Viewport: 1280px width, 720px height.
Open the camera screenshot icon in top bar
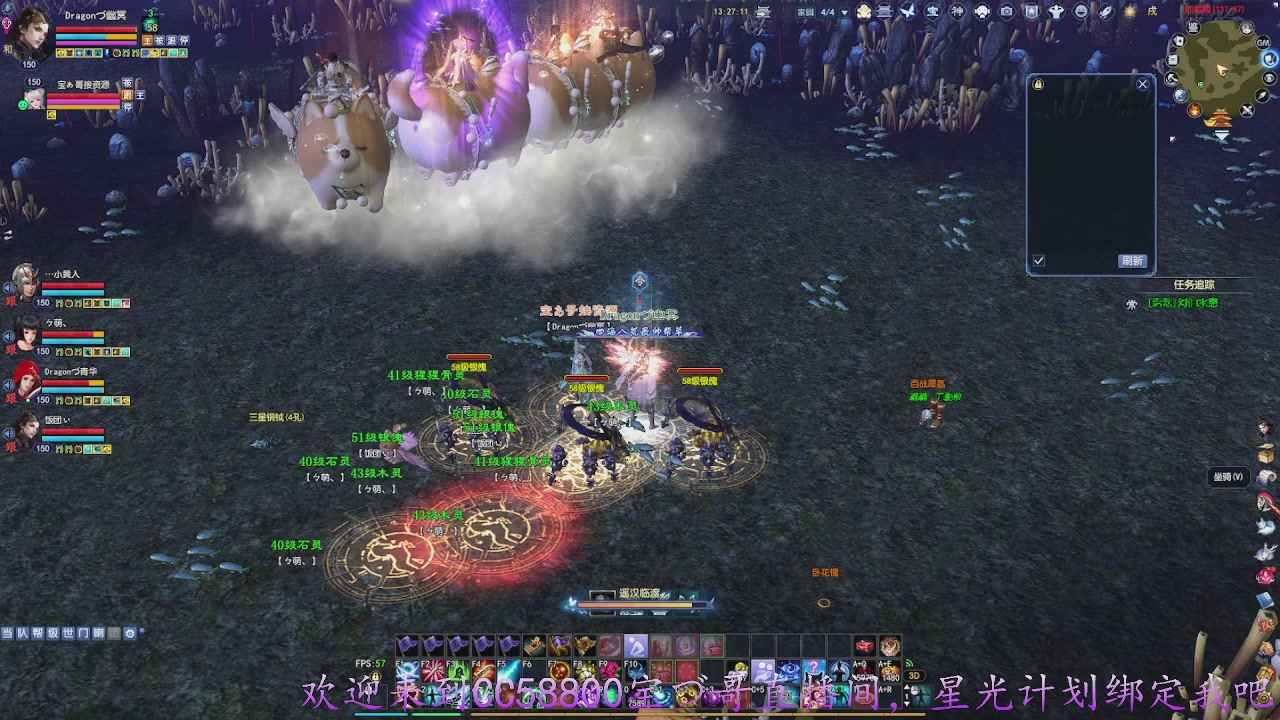(x=1006, y=12)
